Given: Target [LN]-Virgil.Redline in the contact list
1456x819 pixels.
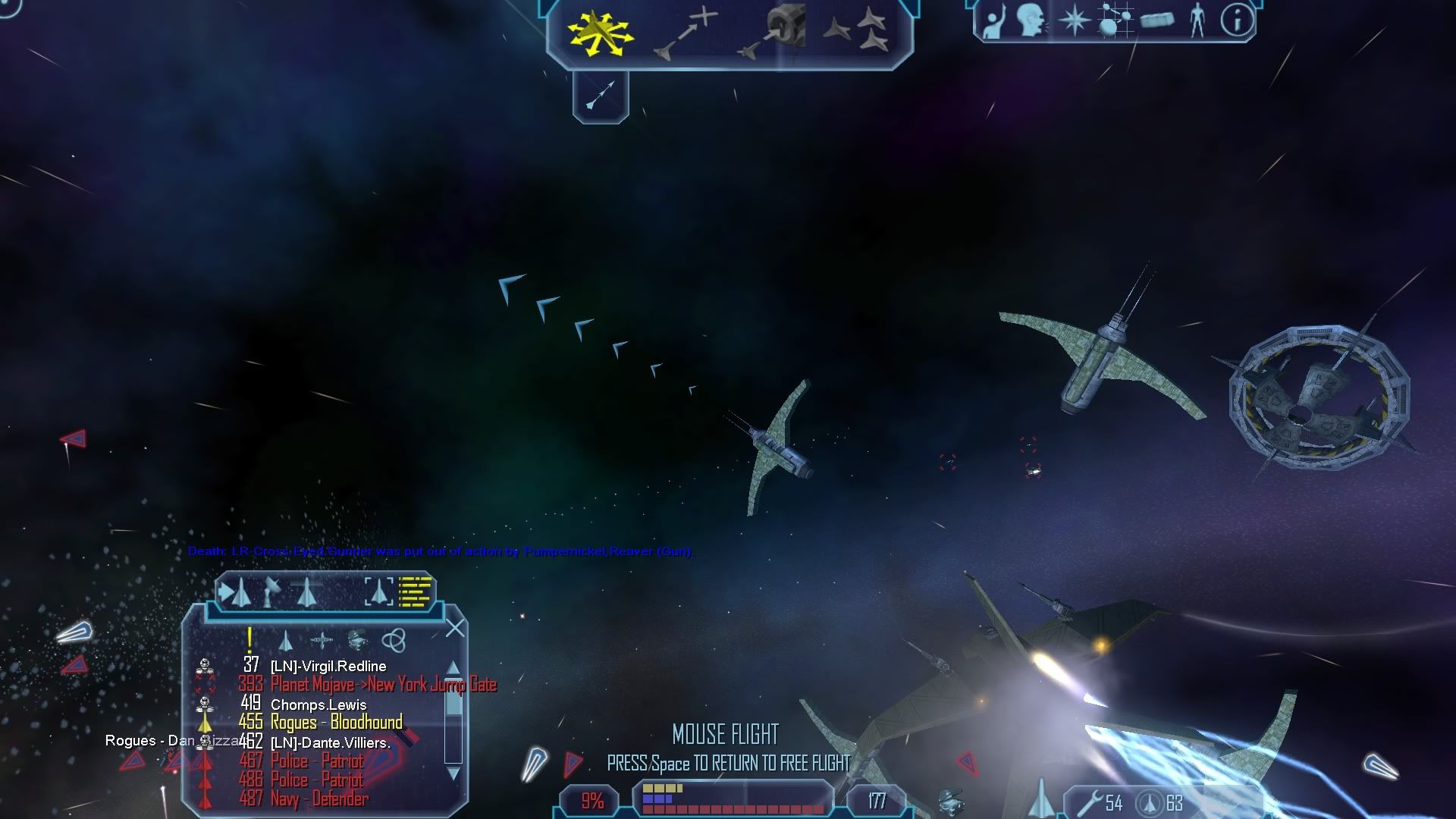Looking at the screenshot, I should coord(328,667).
